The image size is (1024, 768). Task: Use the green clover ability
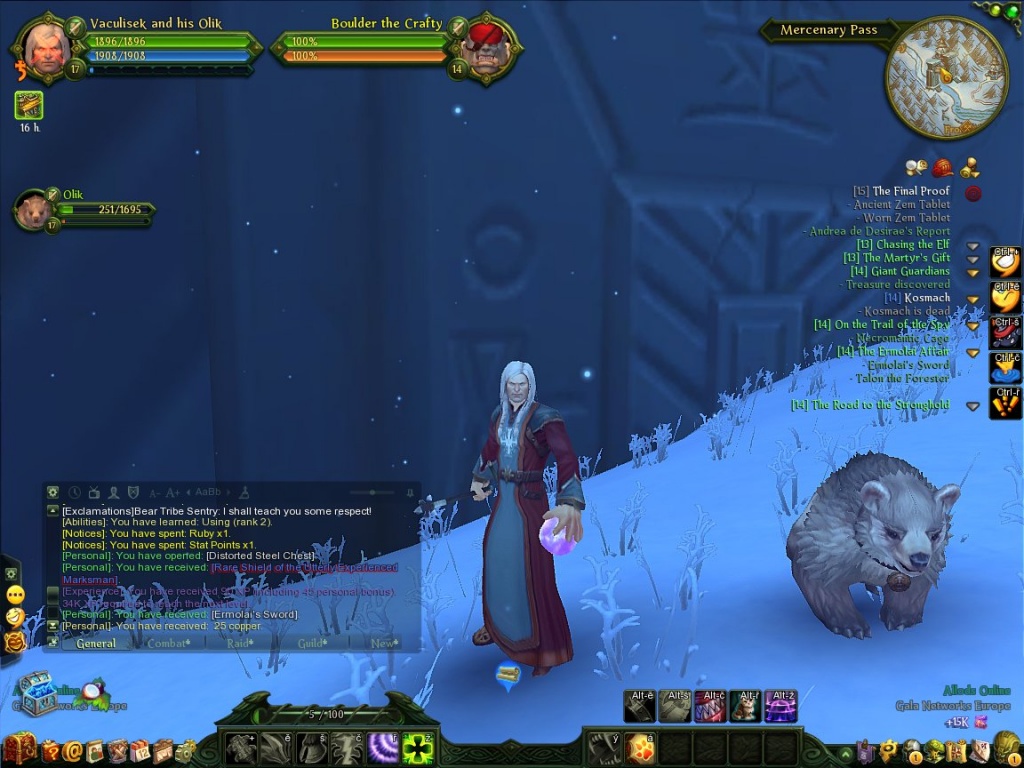pos(417,748)
